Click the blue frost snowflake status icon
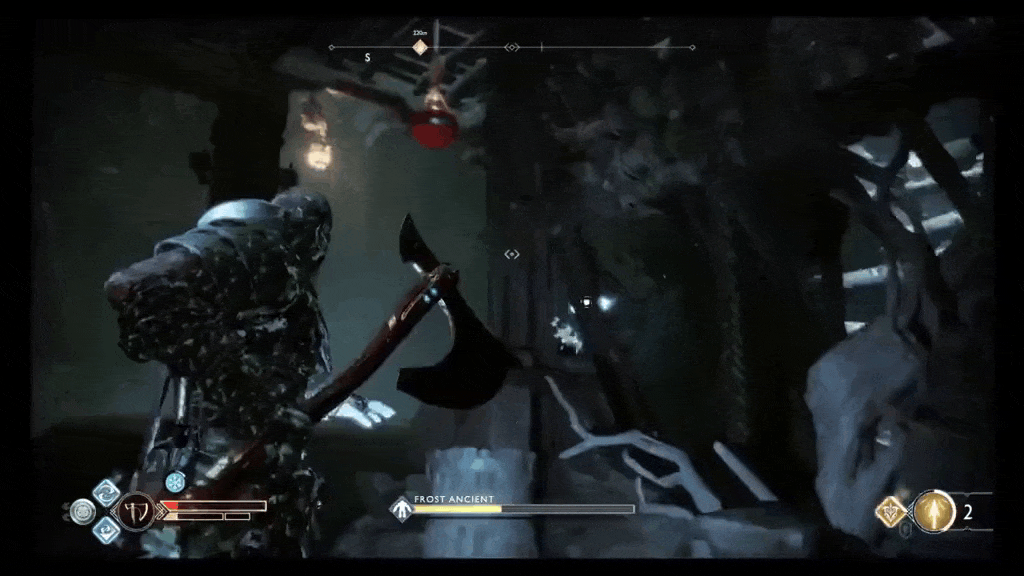Viewport: 1024px width, 576px height. pos(176,482)
